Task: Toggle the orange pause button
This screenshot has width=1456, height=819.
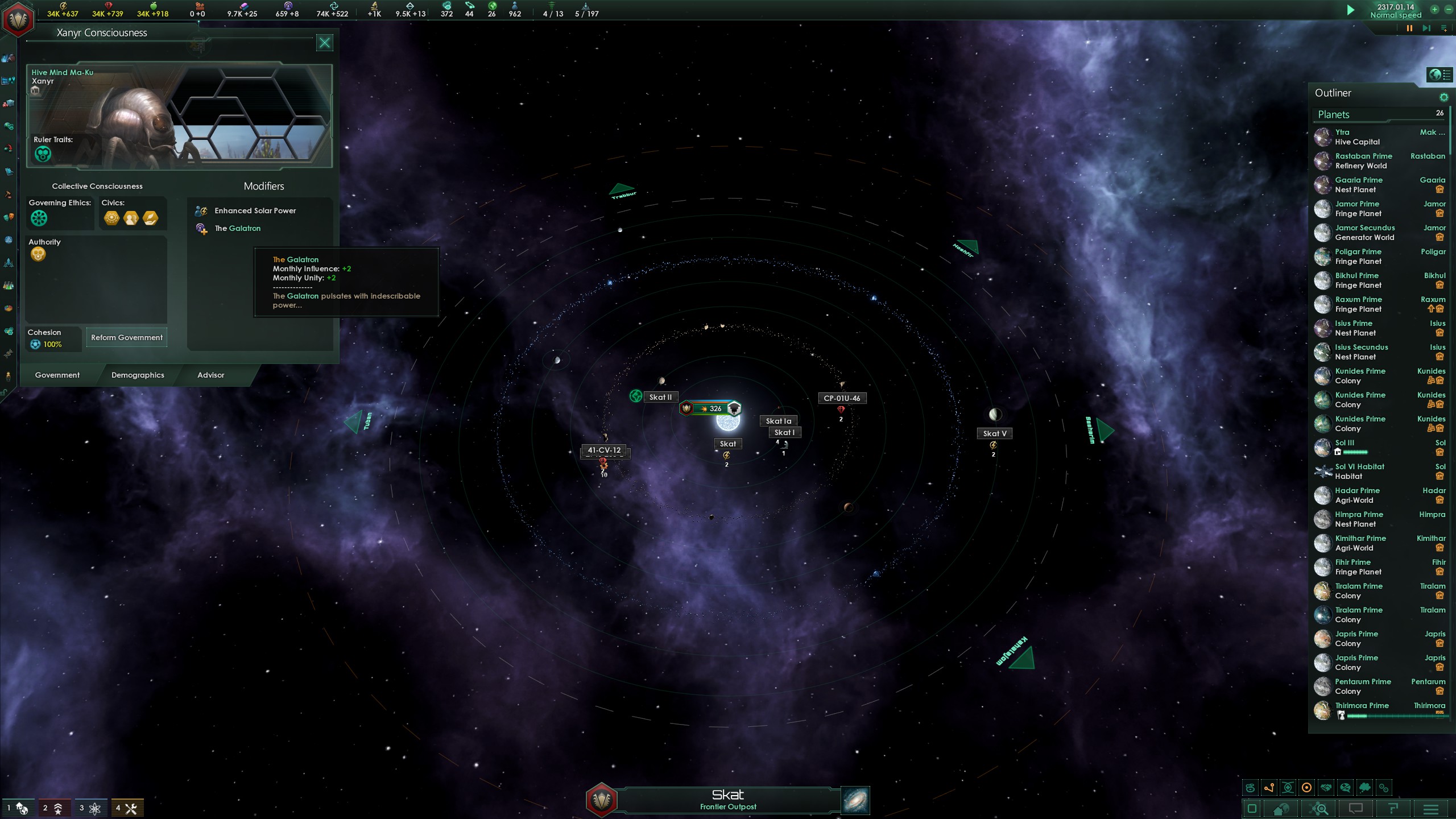Action: point(1409,28)
